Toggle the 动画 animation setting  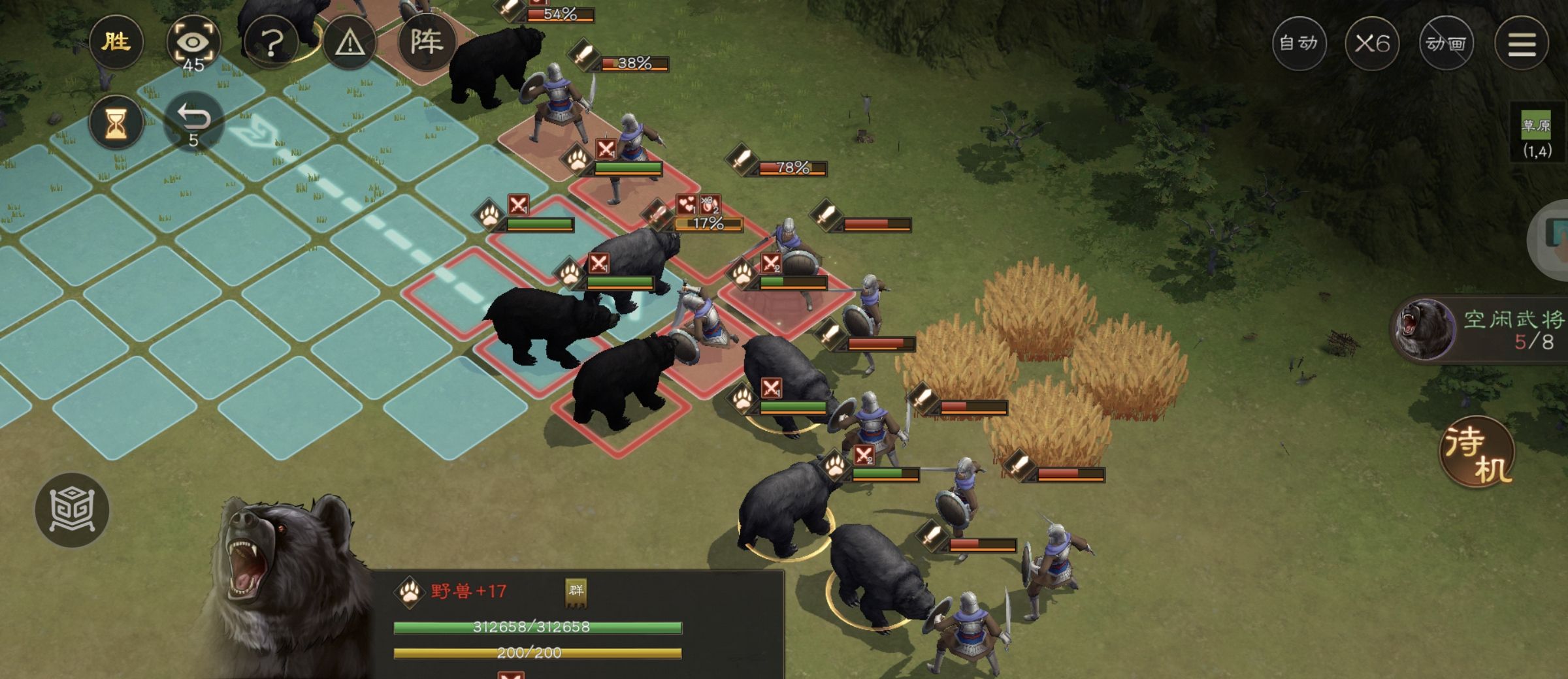click(x=1446, y=44)
